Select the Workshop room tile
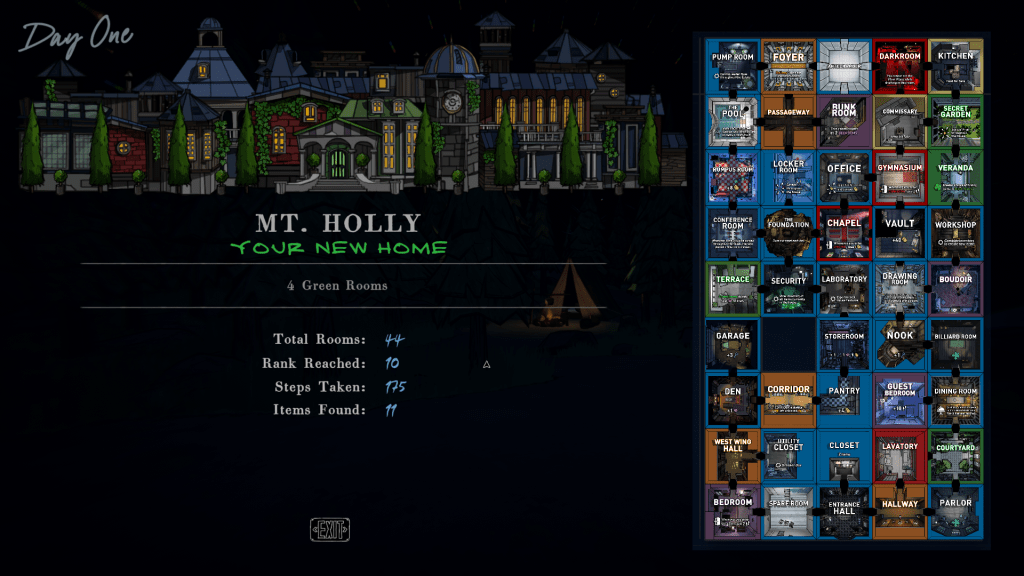This screenshot has width=1024, height=576. pyautogui.click(x=955, y=233)
